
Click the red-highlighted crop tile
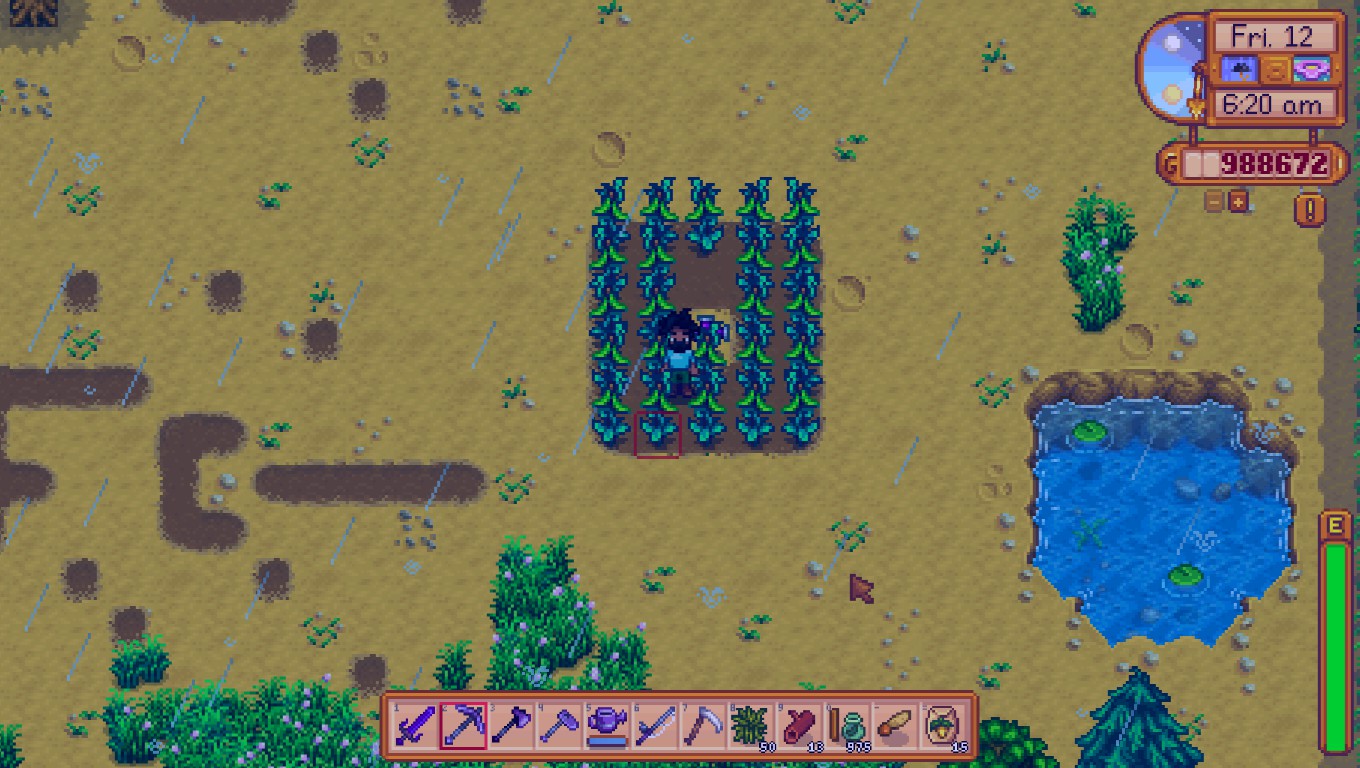pos(660,433)
